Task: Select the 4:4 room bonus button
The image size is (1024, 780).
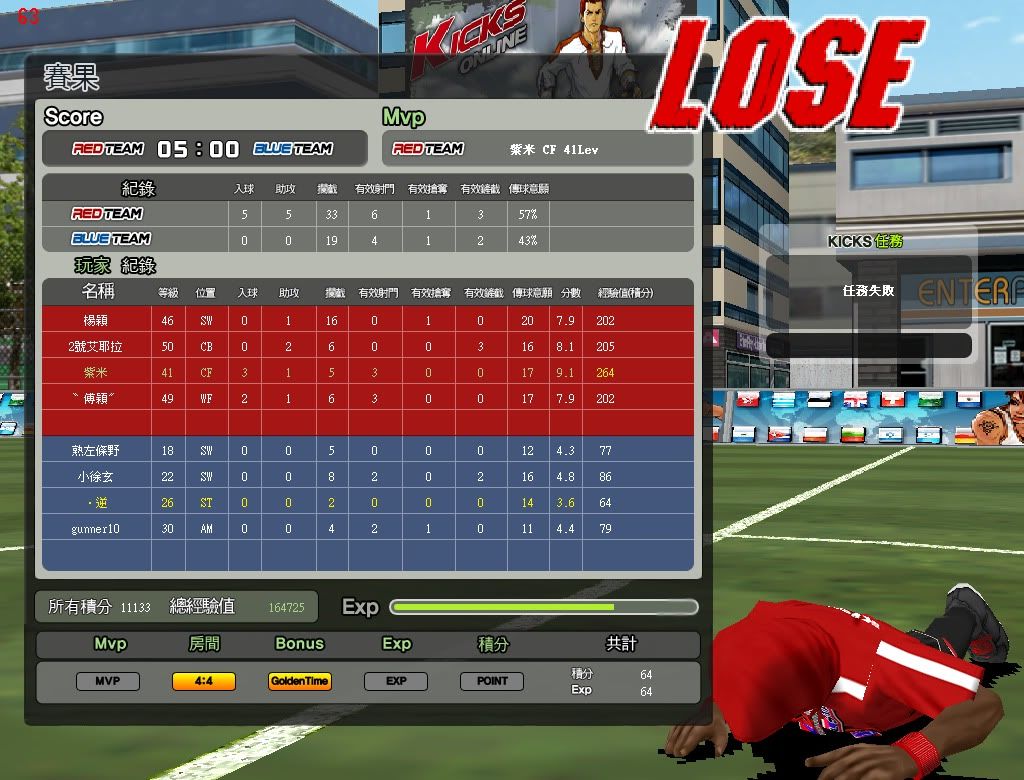Action: point(204,681)
